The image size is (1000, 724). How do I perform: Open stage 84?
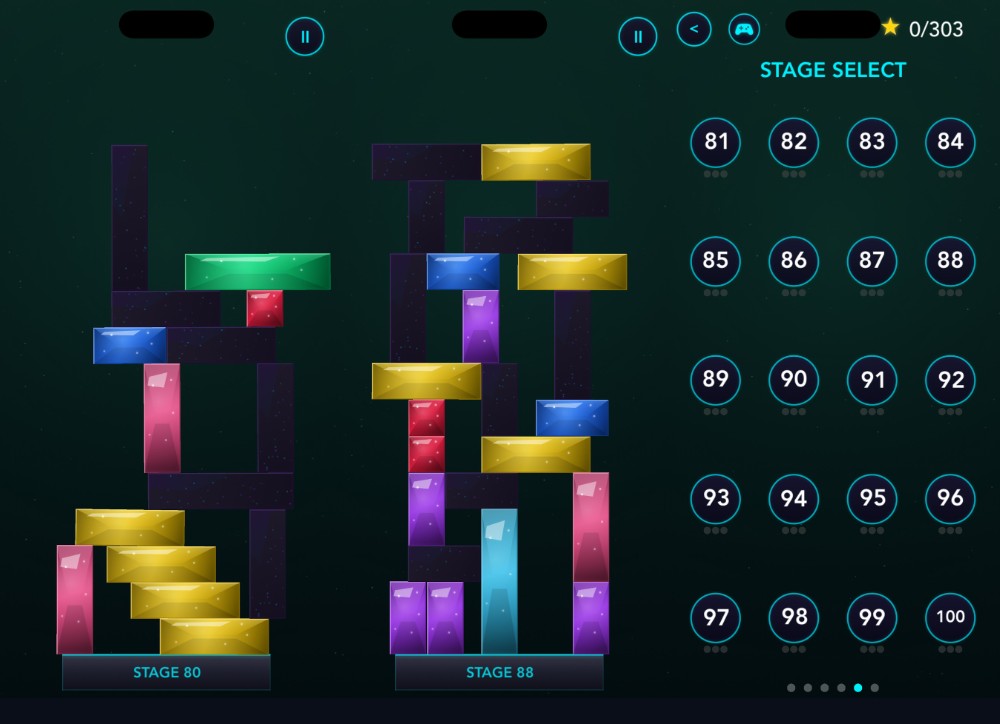(x=950, y=142)
